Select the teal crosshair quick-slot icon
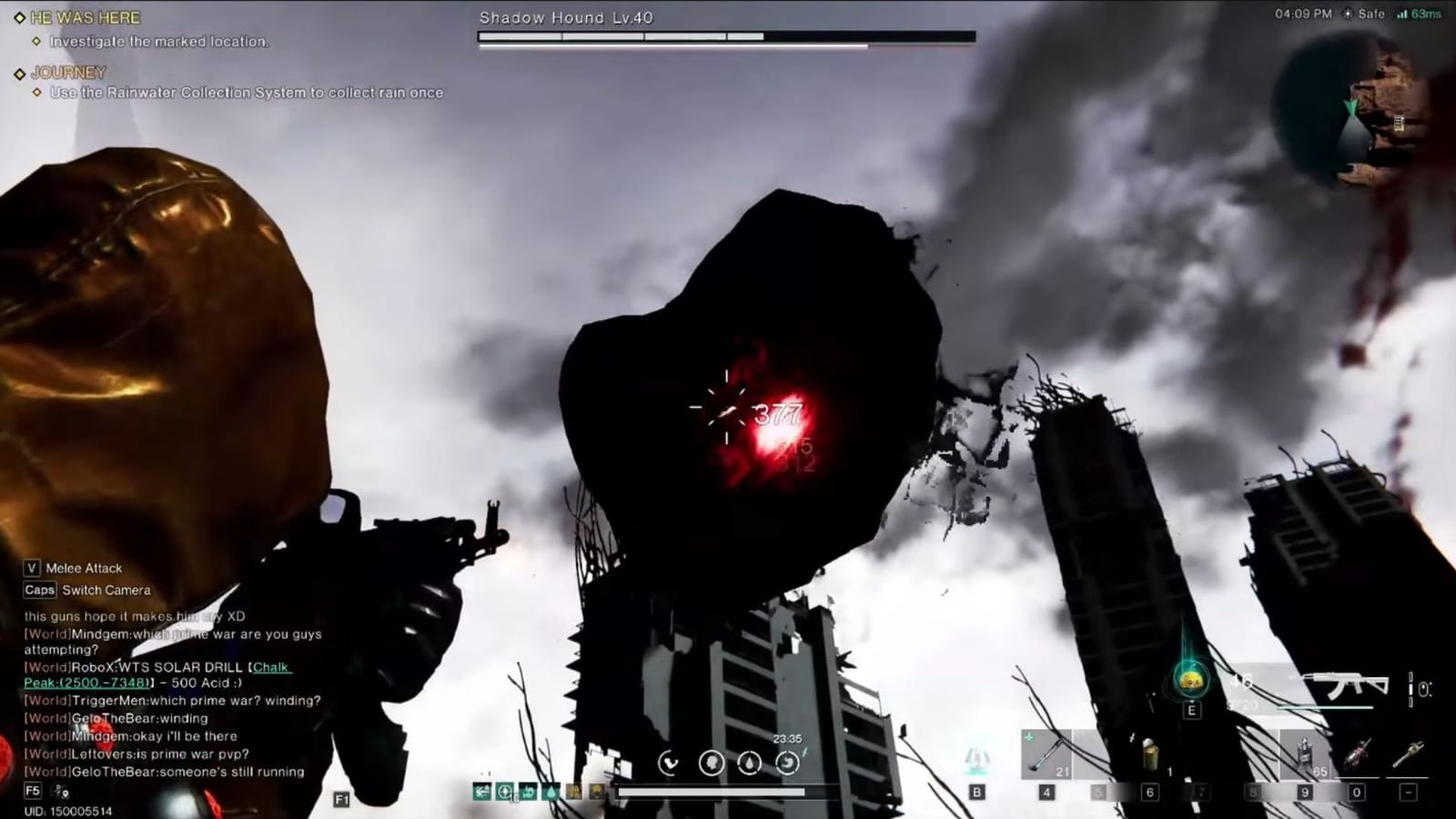Viewport: 1456px width, 819px height. (506, 791)
